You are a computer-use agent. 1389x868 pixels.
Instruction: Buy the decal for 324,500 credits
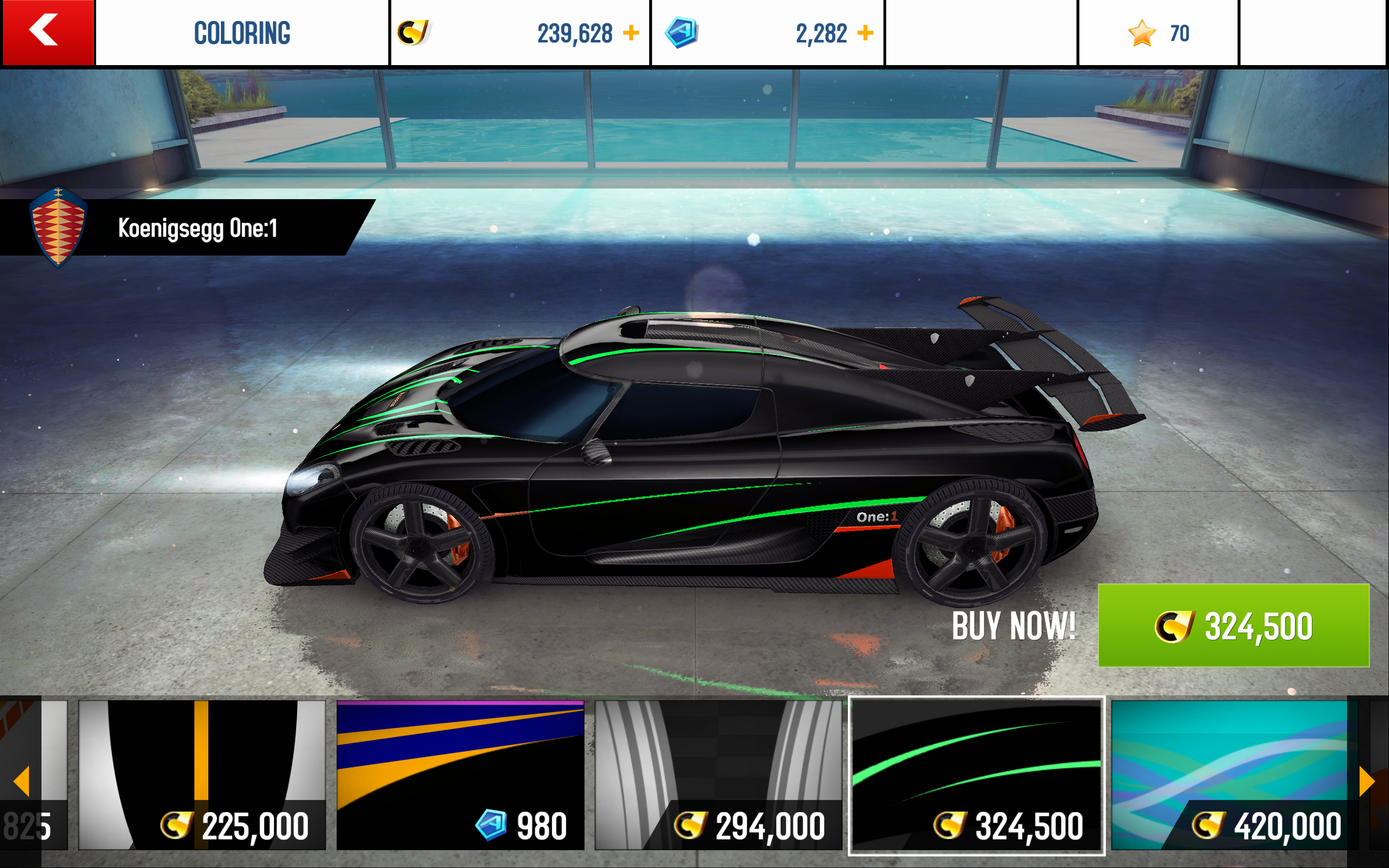point(1233,625)
